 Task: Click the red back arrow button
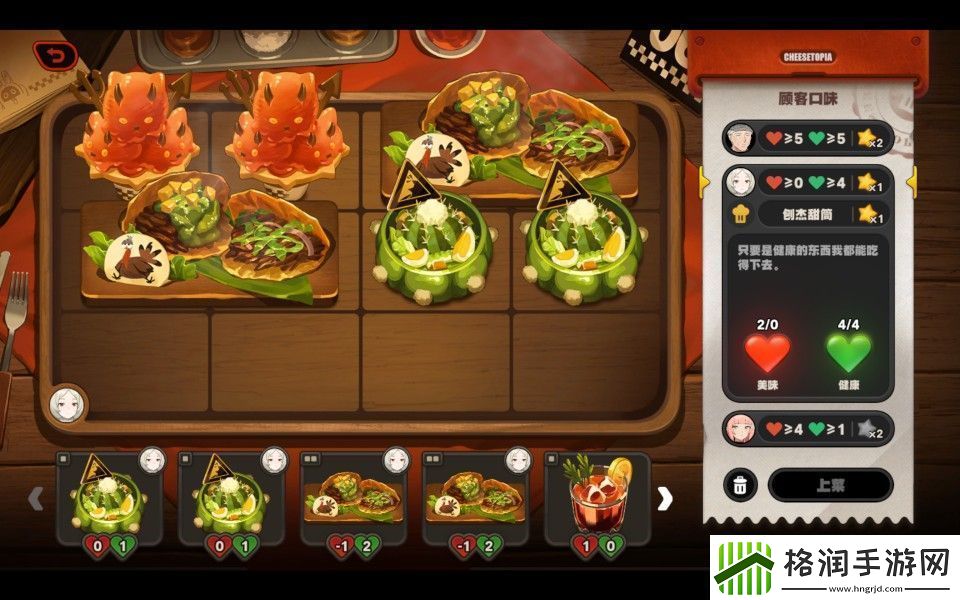click(x=54, y=55)
